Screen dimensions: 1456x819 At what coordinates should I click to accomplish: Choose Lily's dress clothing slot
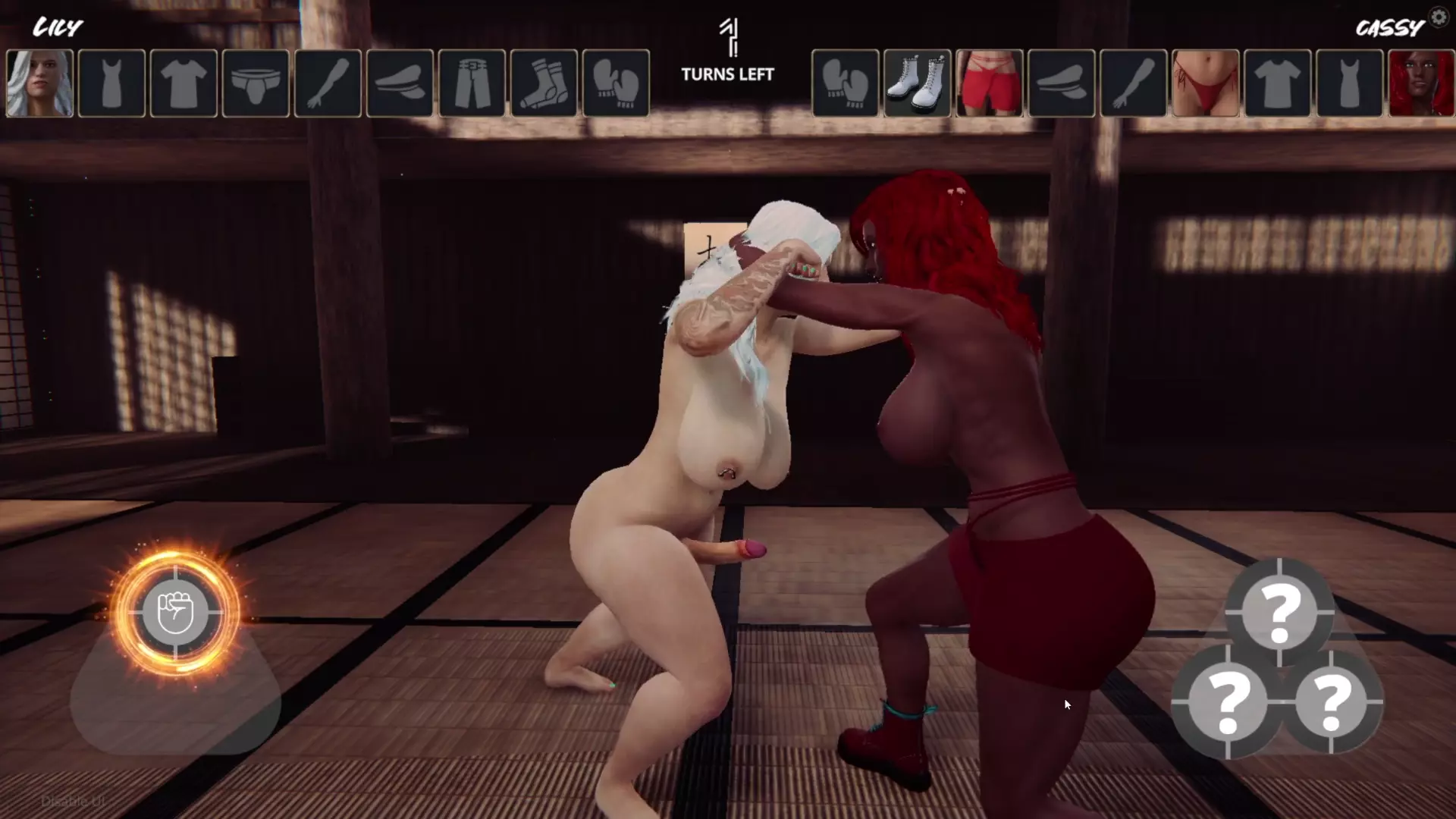tap(111, 83)
